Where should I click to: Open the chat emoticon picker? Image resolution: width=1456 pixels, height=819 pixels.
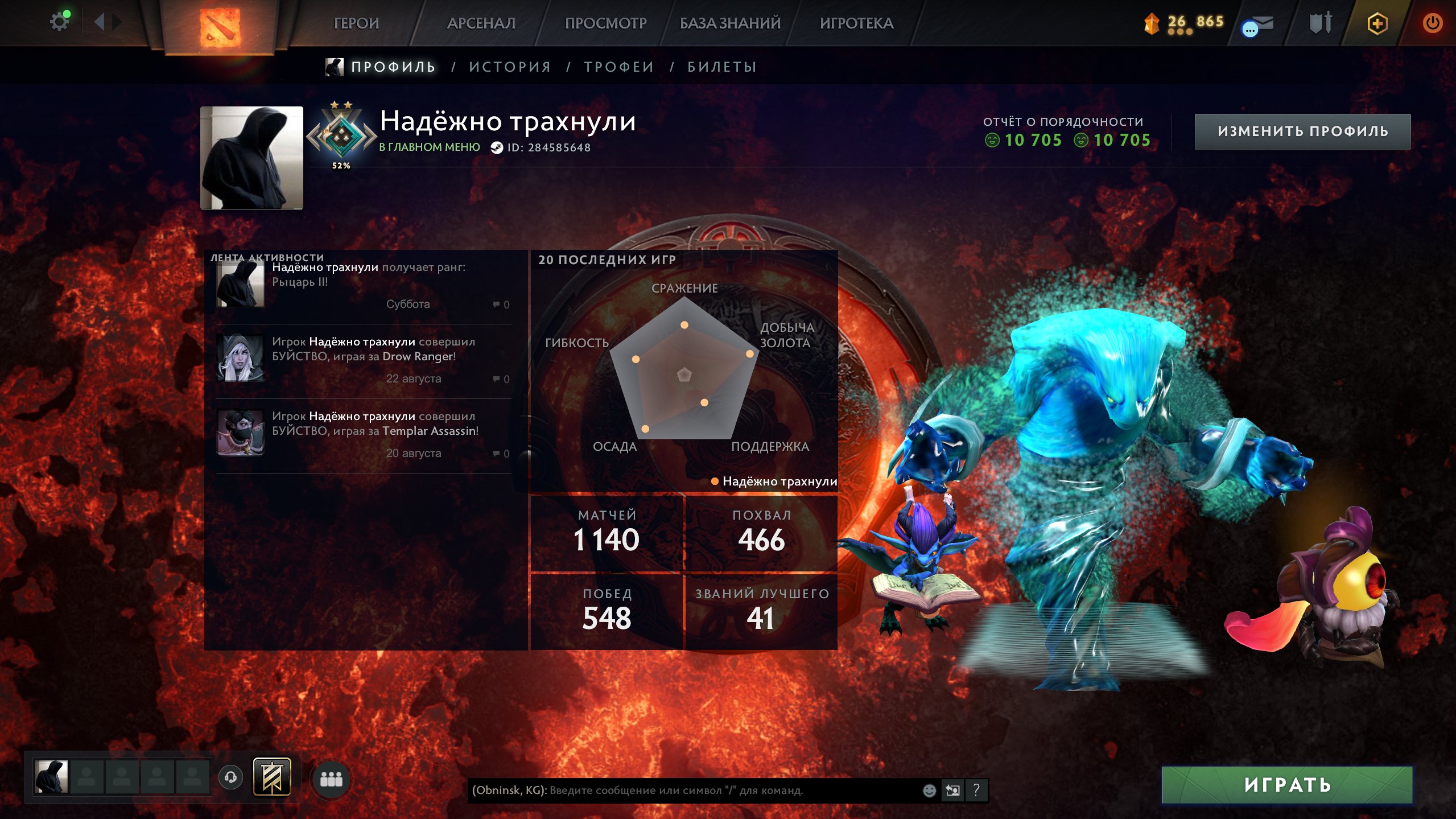(929, 791)
